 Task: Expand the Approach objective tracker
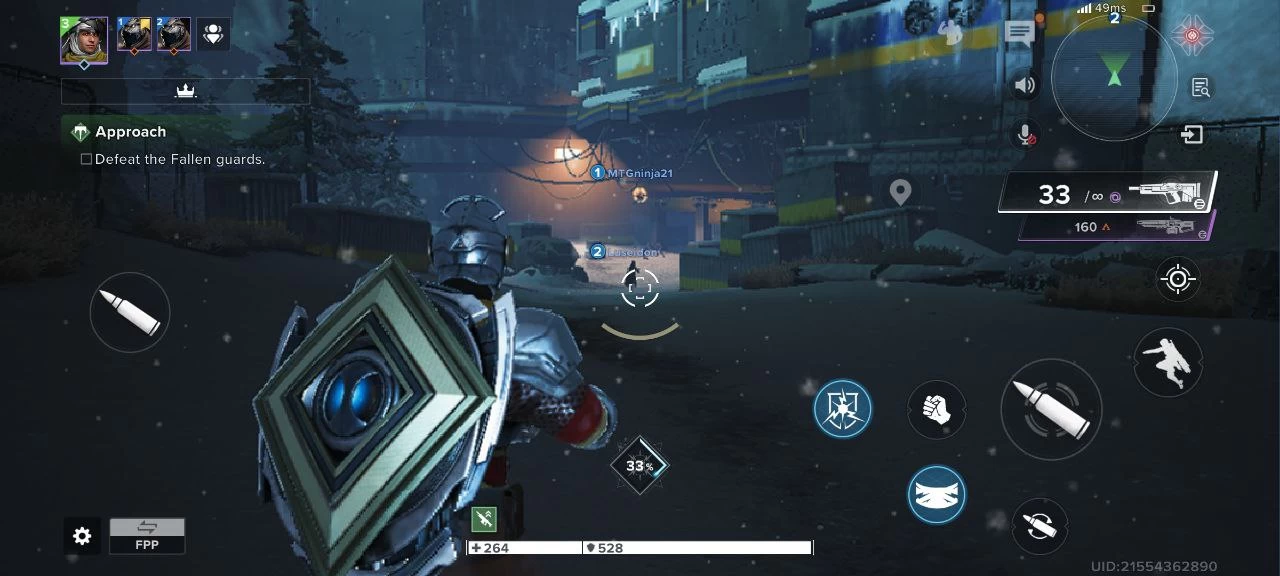pyautogui.click(x=130, y=132)
